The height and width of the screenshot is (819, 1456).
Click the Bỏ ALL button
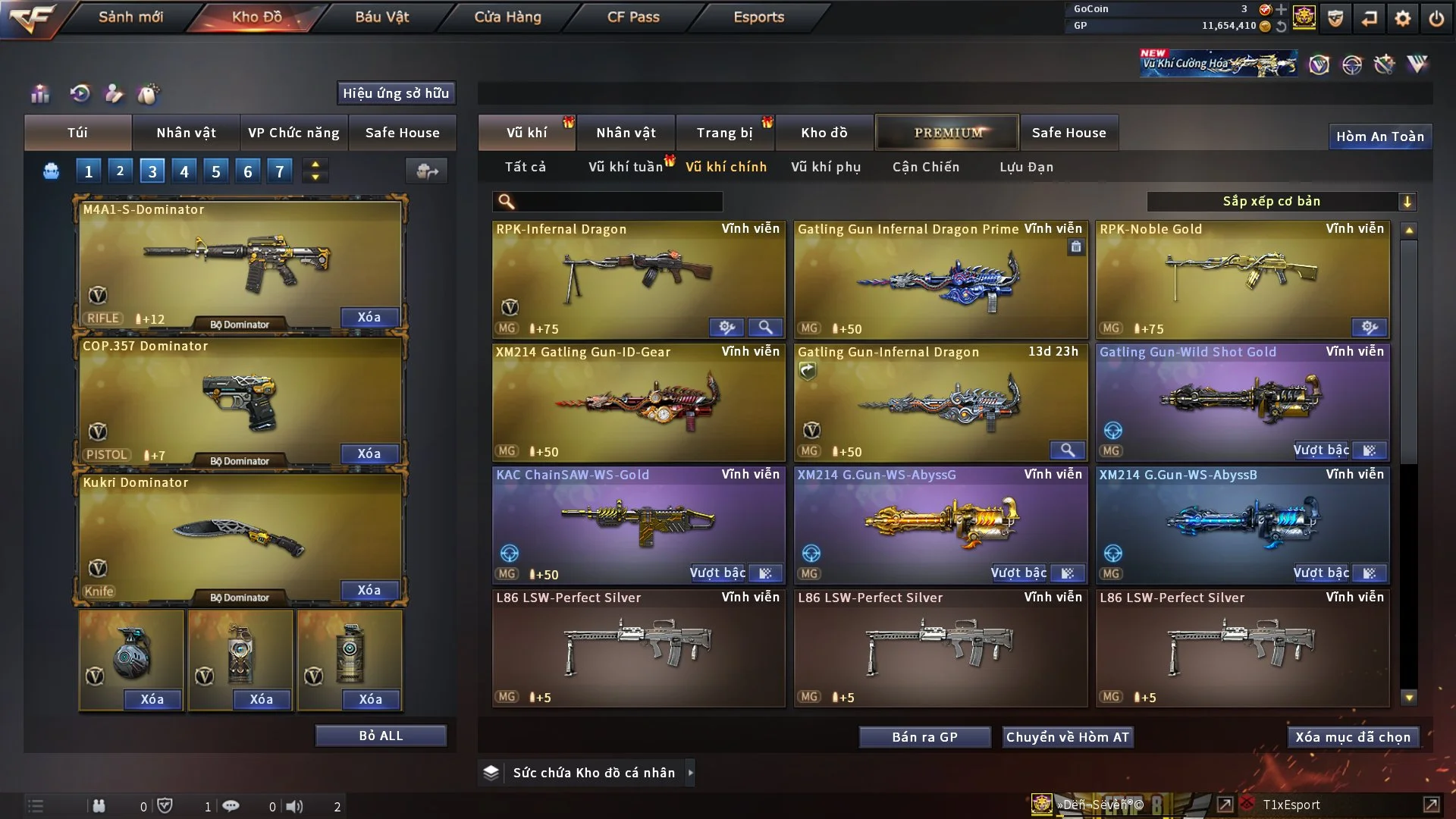(x=381, y=736)
